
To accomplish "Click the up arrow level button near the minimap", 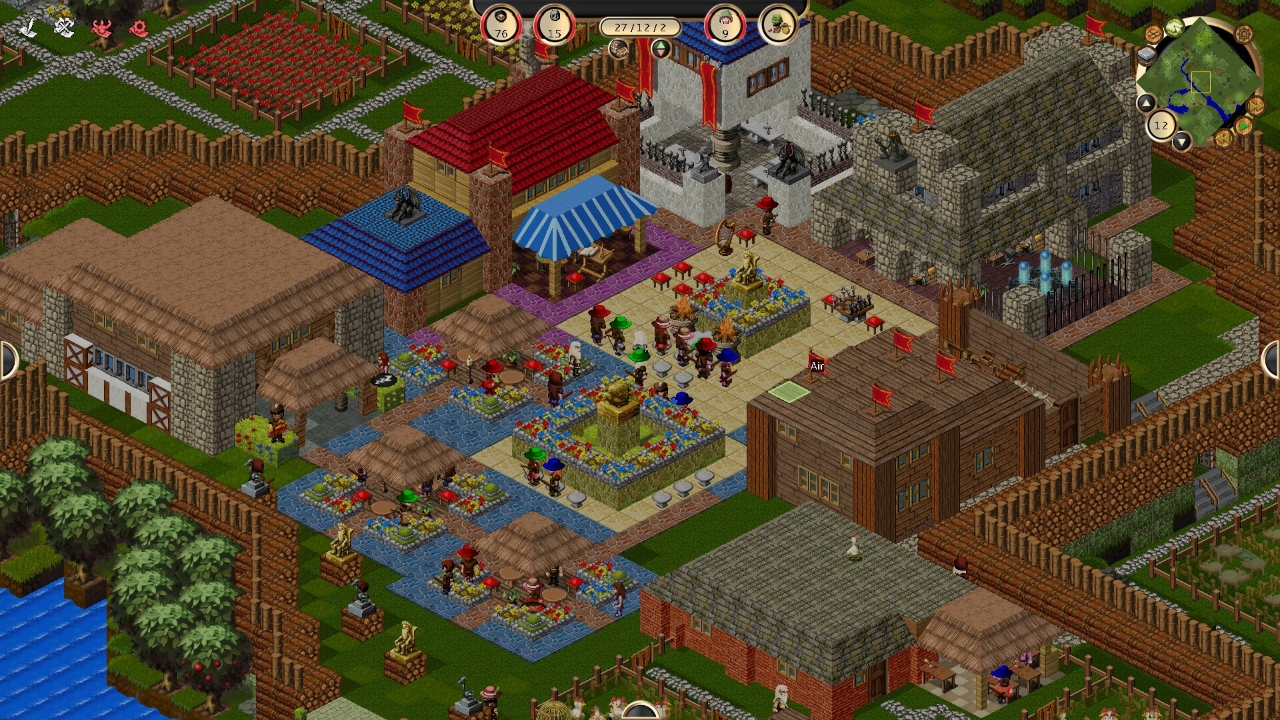I will [x=1147, y=103].
